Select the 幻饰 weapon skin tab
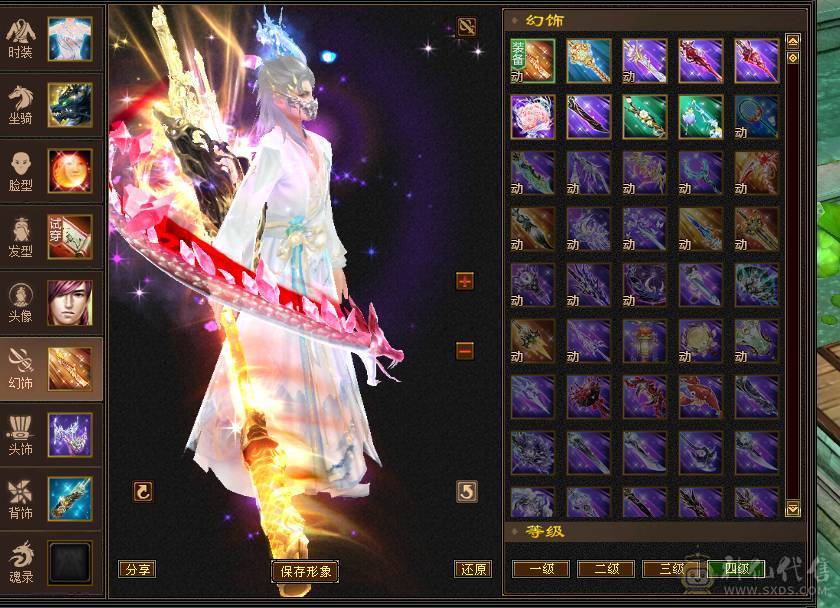Viewport: 840px width, 608px height. coord(51,368)
